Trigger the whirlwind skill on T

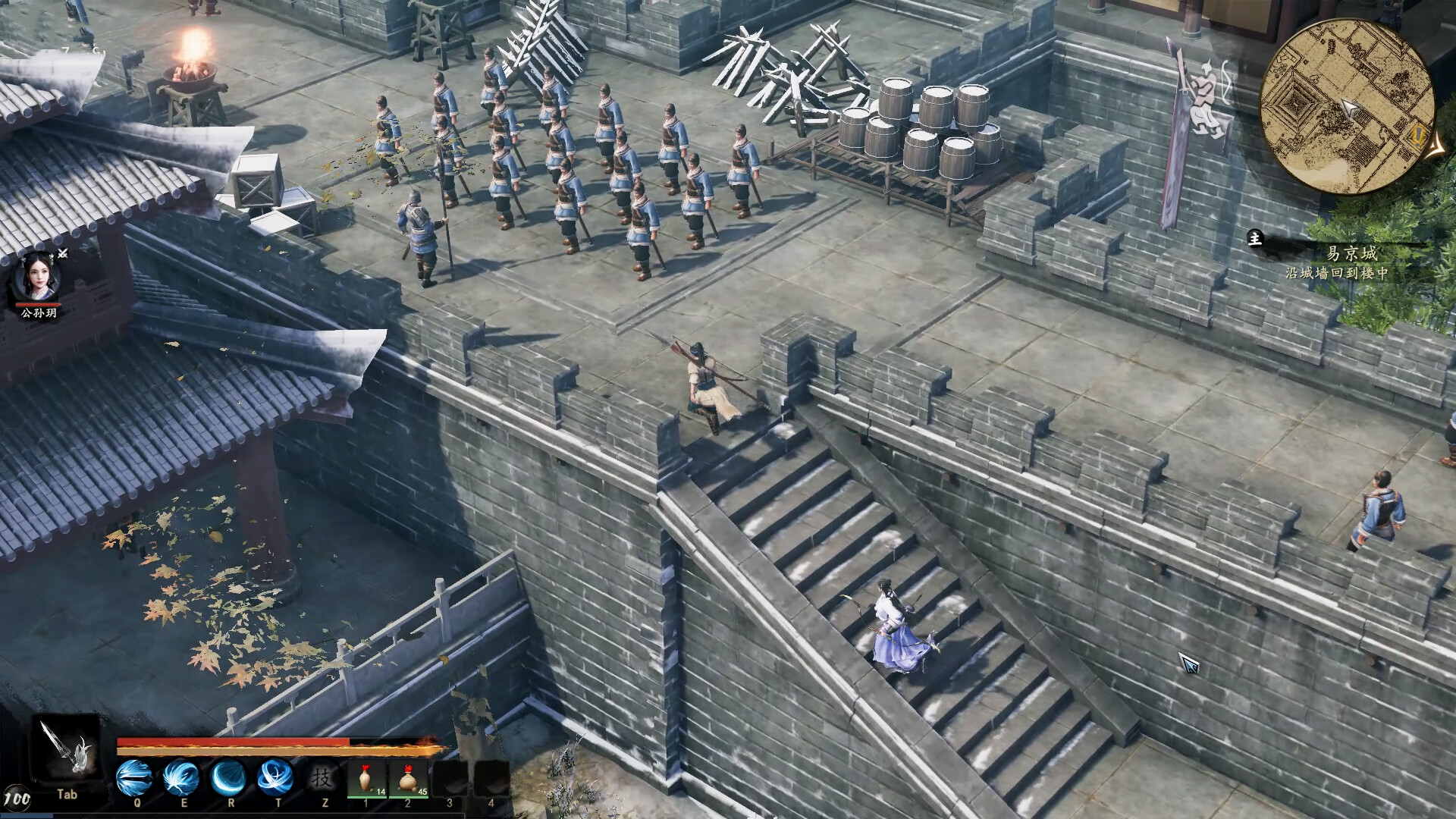pyautogui.click(x=278, y=777)
